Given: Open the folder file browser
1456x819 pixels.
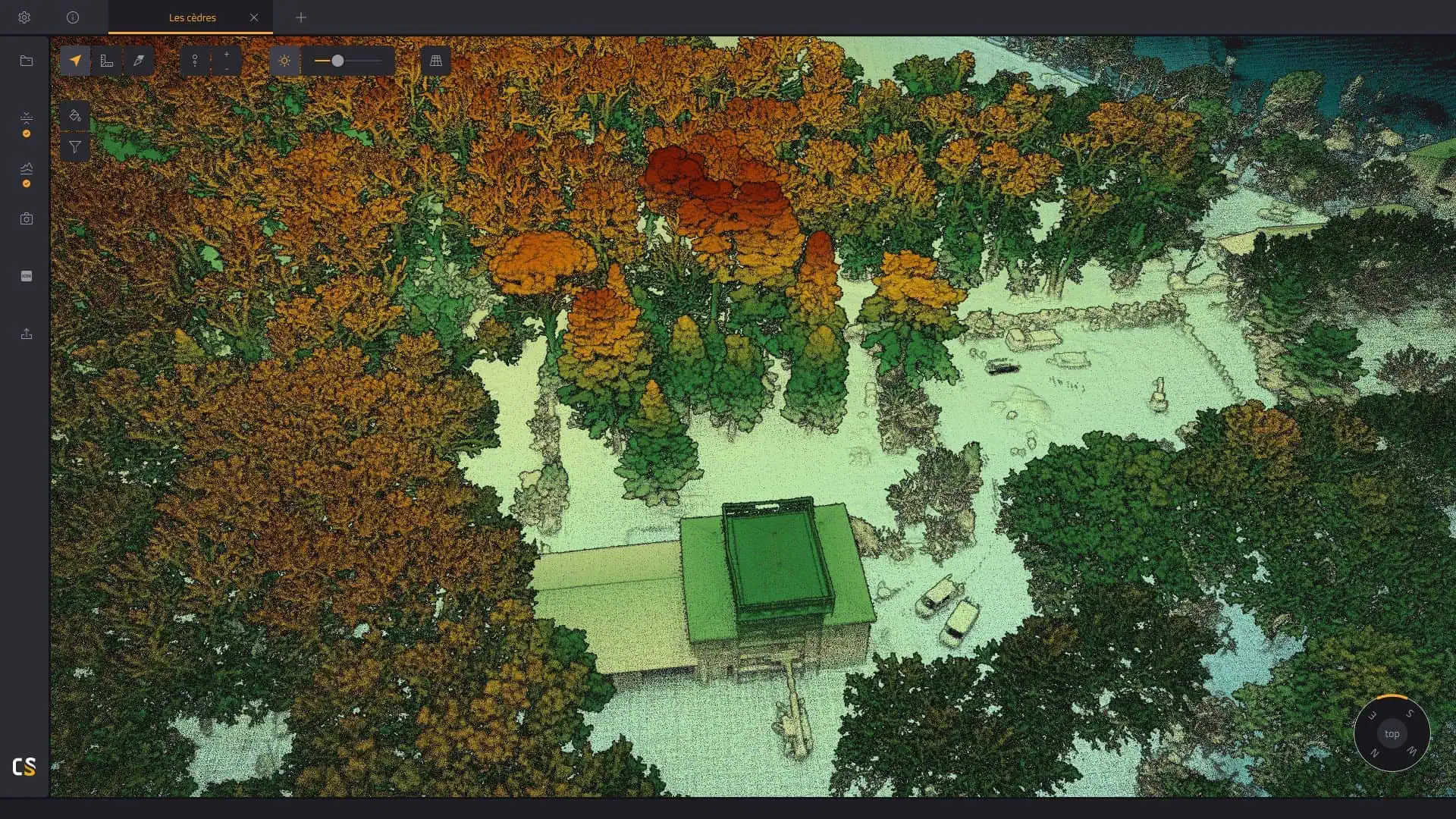Looking at the screenshot, I should point(27,61).
